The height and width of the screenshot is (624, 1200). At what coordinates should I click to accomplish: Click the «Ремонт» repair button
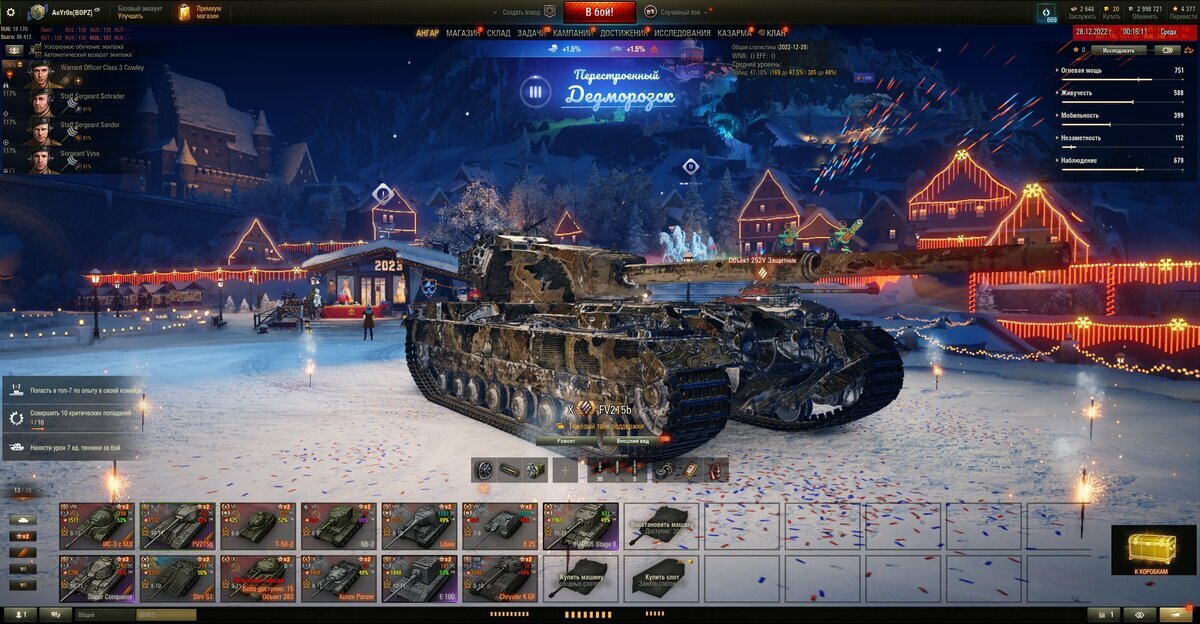566,440
